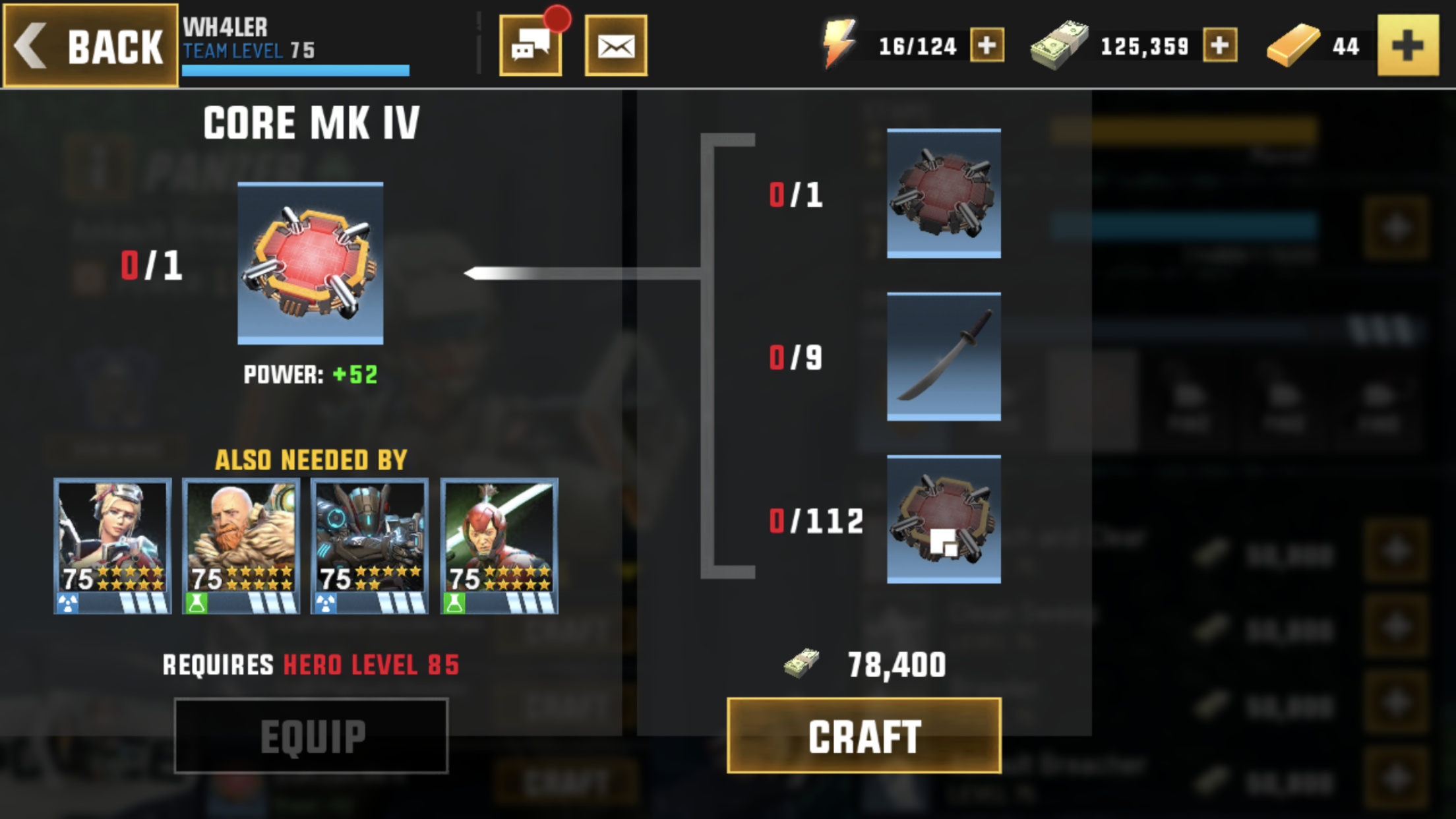This screenshot has height=819, width=1456.
Task: Tap the greyed-out EQUIP button
Action: (311, 735)
